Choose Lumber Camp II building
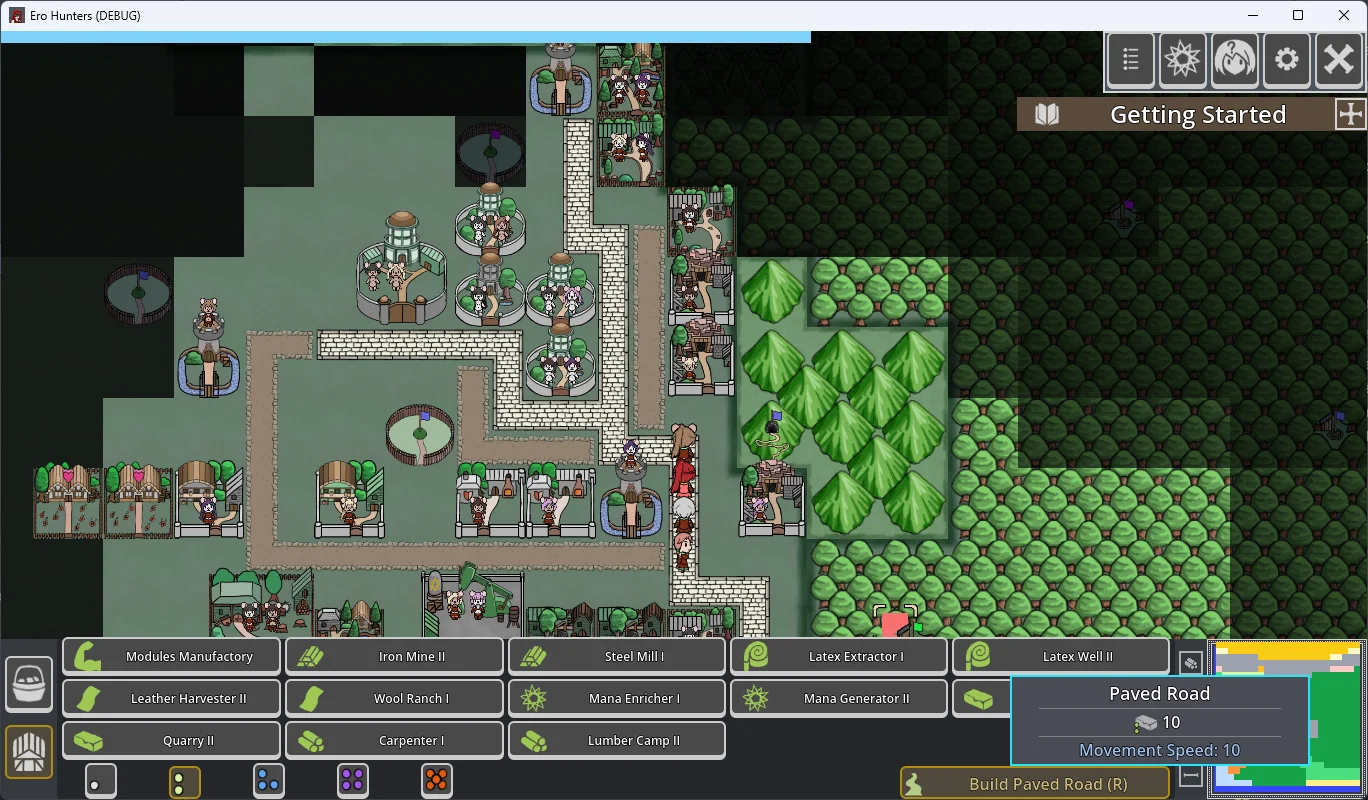This screenshot has width=1368, height=800. [617, 741]
